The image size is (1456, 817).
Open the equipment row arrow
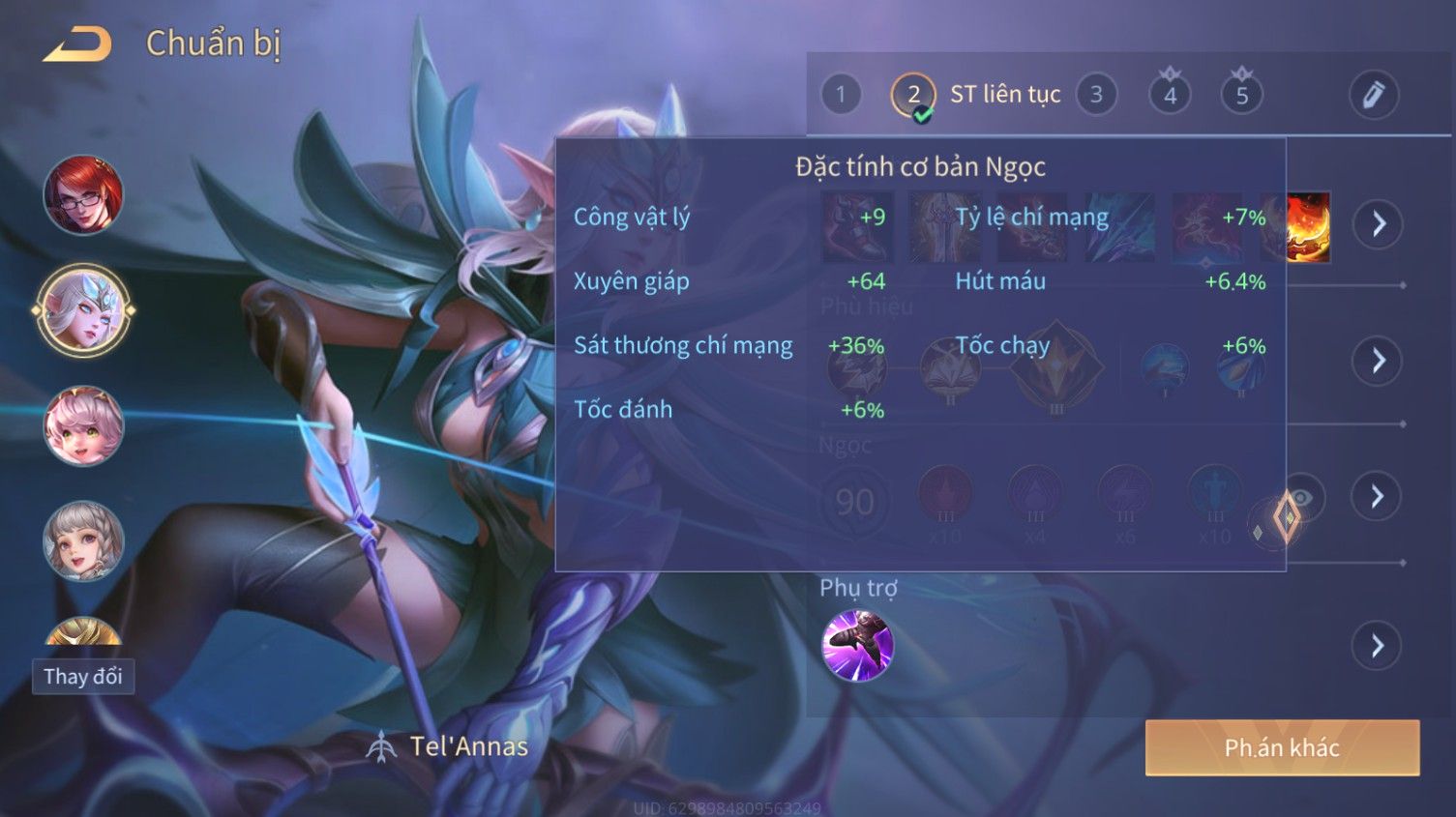pos(1378,224)
